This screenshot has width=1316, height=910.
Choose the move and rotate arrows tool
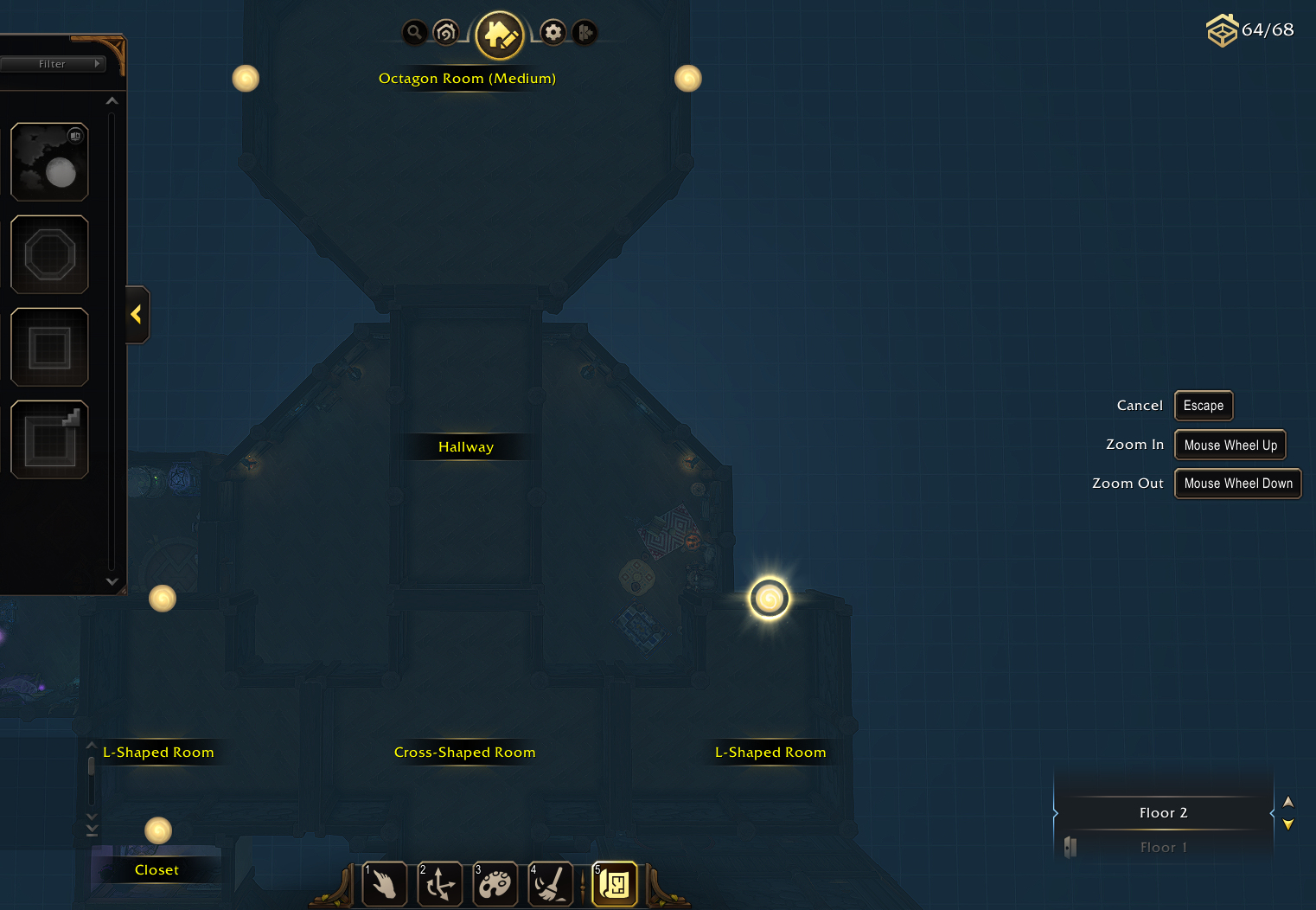[440, 884]
